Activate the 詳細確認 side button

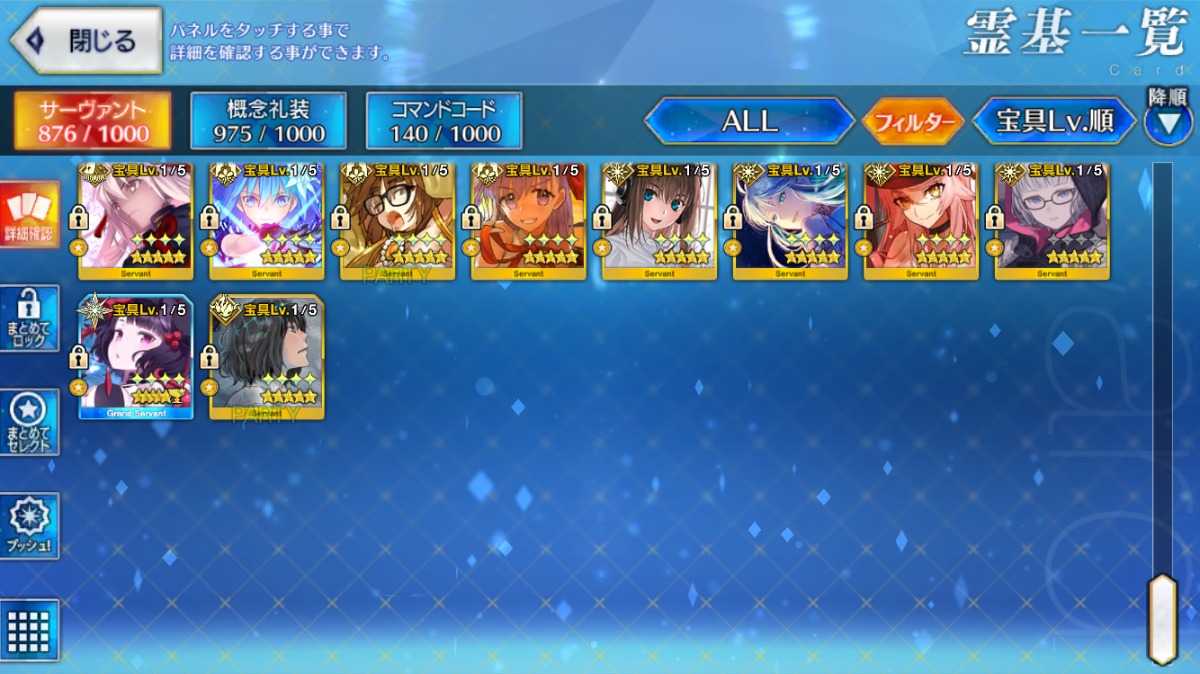pyautogui.click(x=30, y=216)
